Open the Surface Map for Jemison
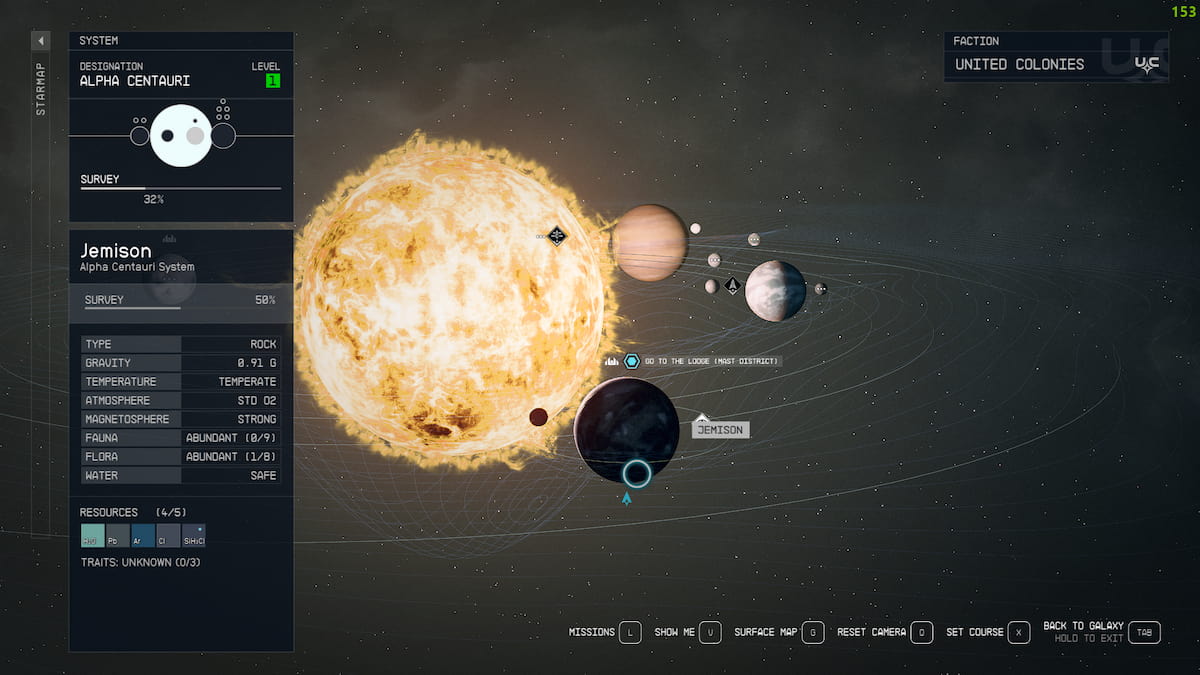The height and width of the screenshot is (675, 1200). coord(813,632)
